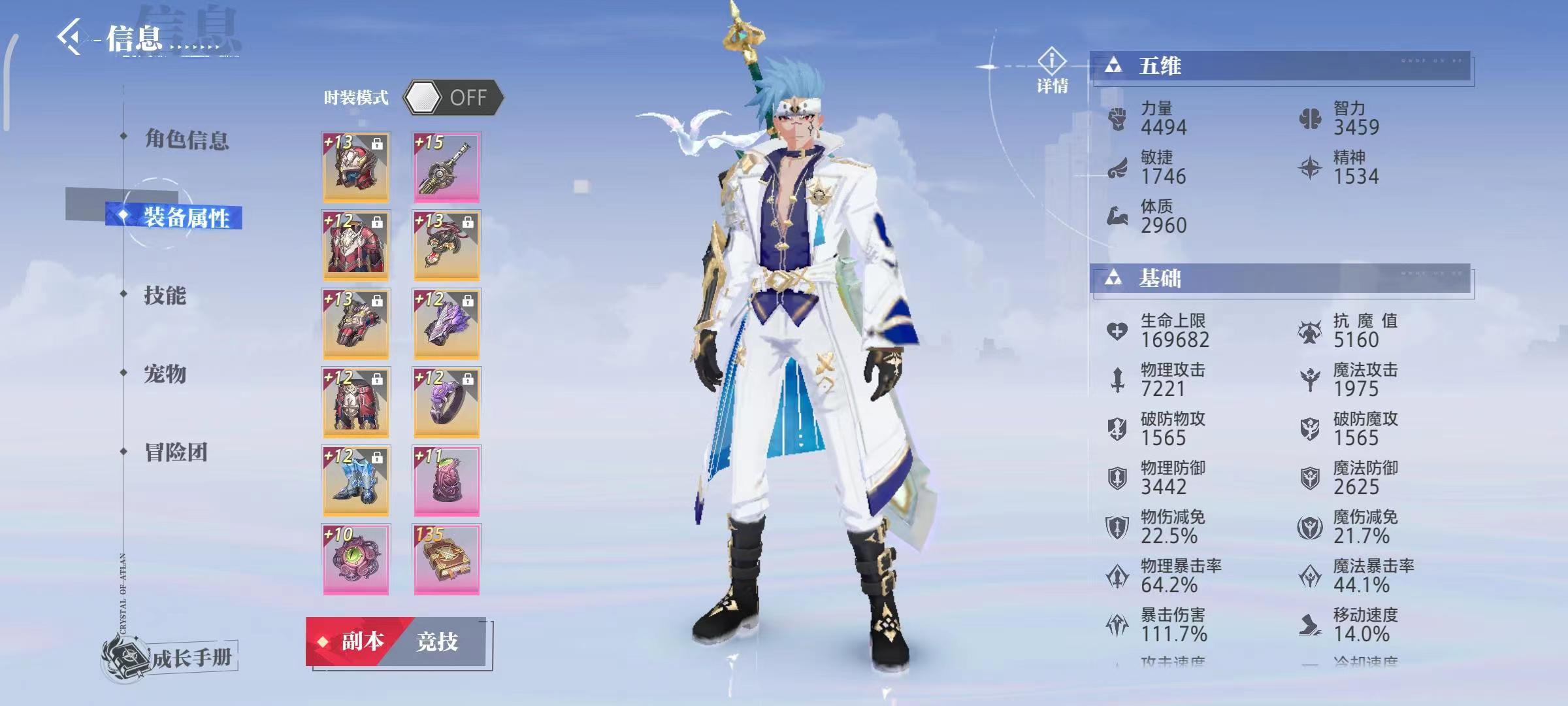Open the 角色信息 tab
Image resolution: width=1568 pixels, height=706 pixels.
pos(186,139)
